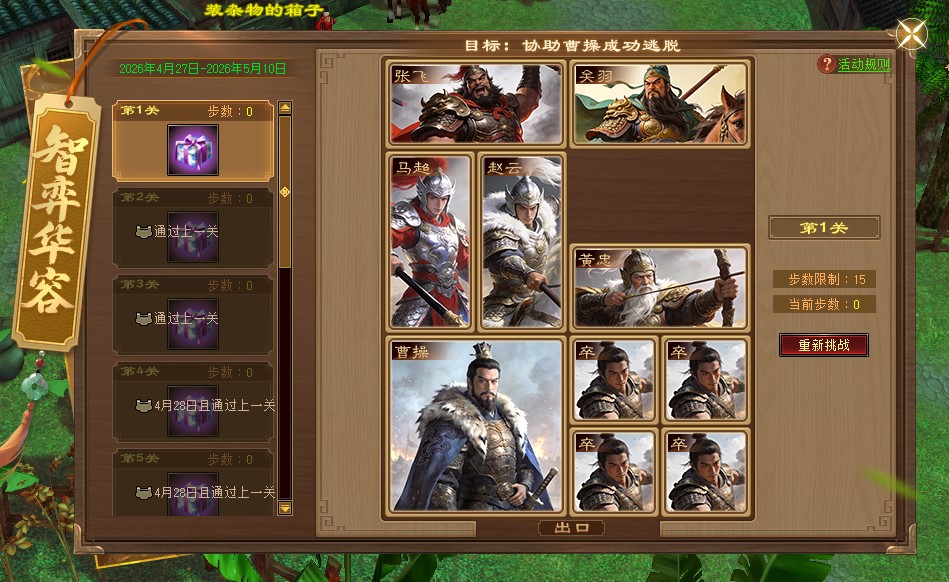
Task: Choose the 第2关 level entry
Action: (193, 227)
